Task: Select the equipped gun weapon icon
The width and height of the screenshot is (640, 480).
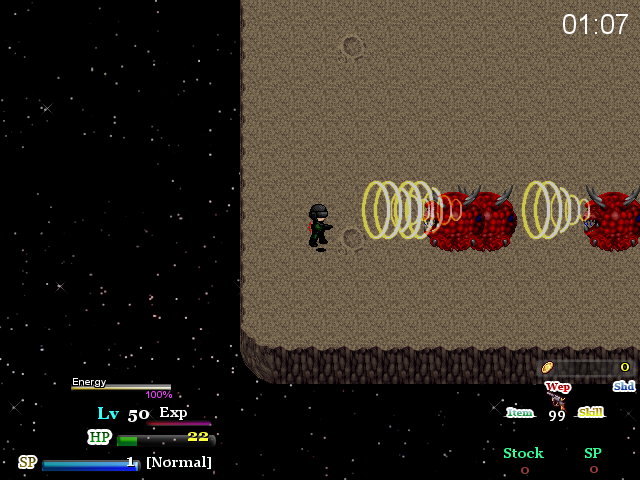Action: pyautogui.click(x=557, y=400)
